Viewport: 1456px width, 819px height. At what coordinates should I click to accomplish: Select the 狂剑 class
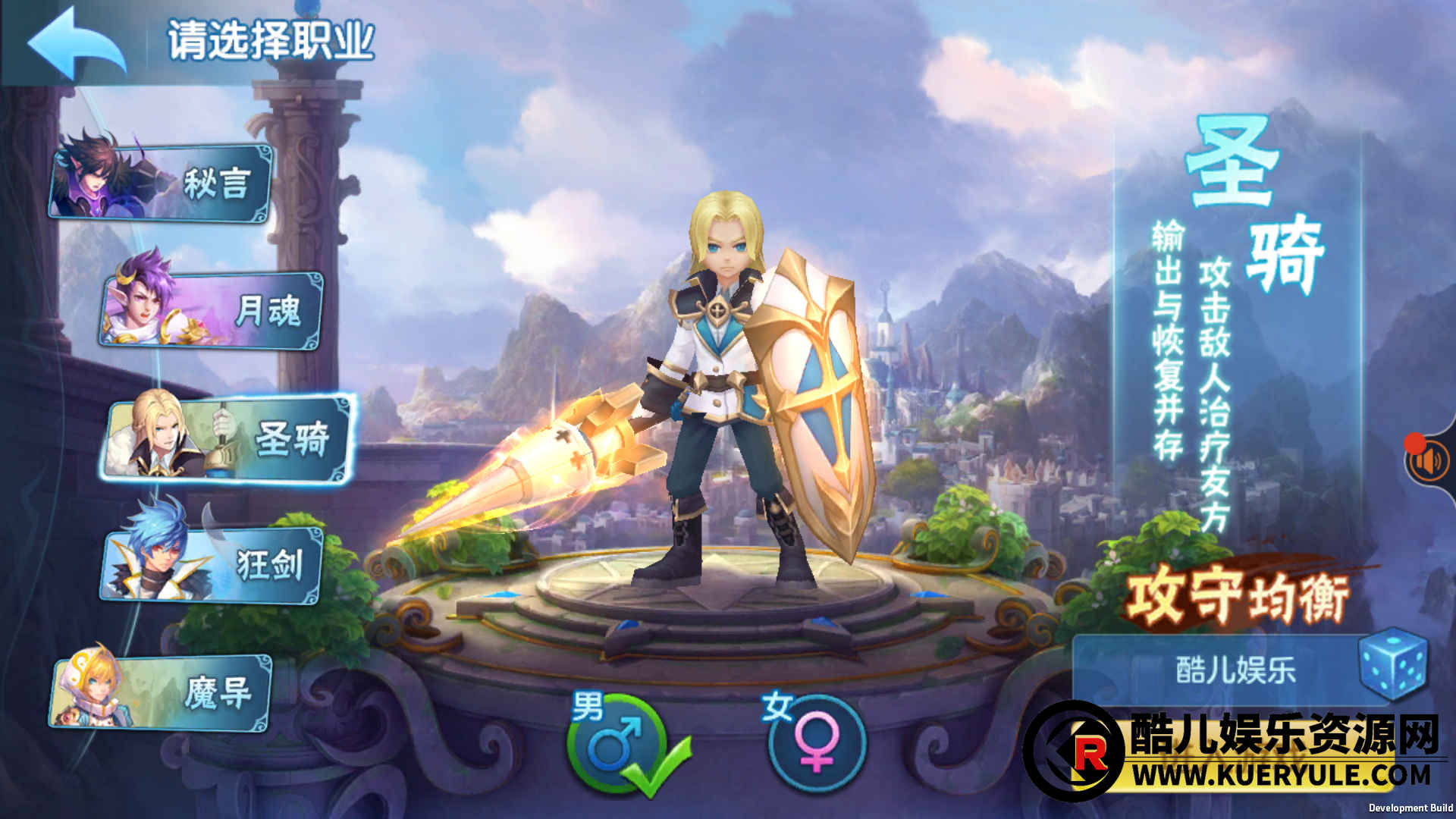click(x=212, y=565)
